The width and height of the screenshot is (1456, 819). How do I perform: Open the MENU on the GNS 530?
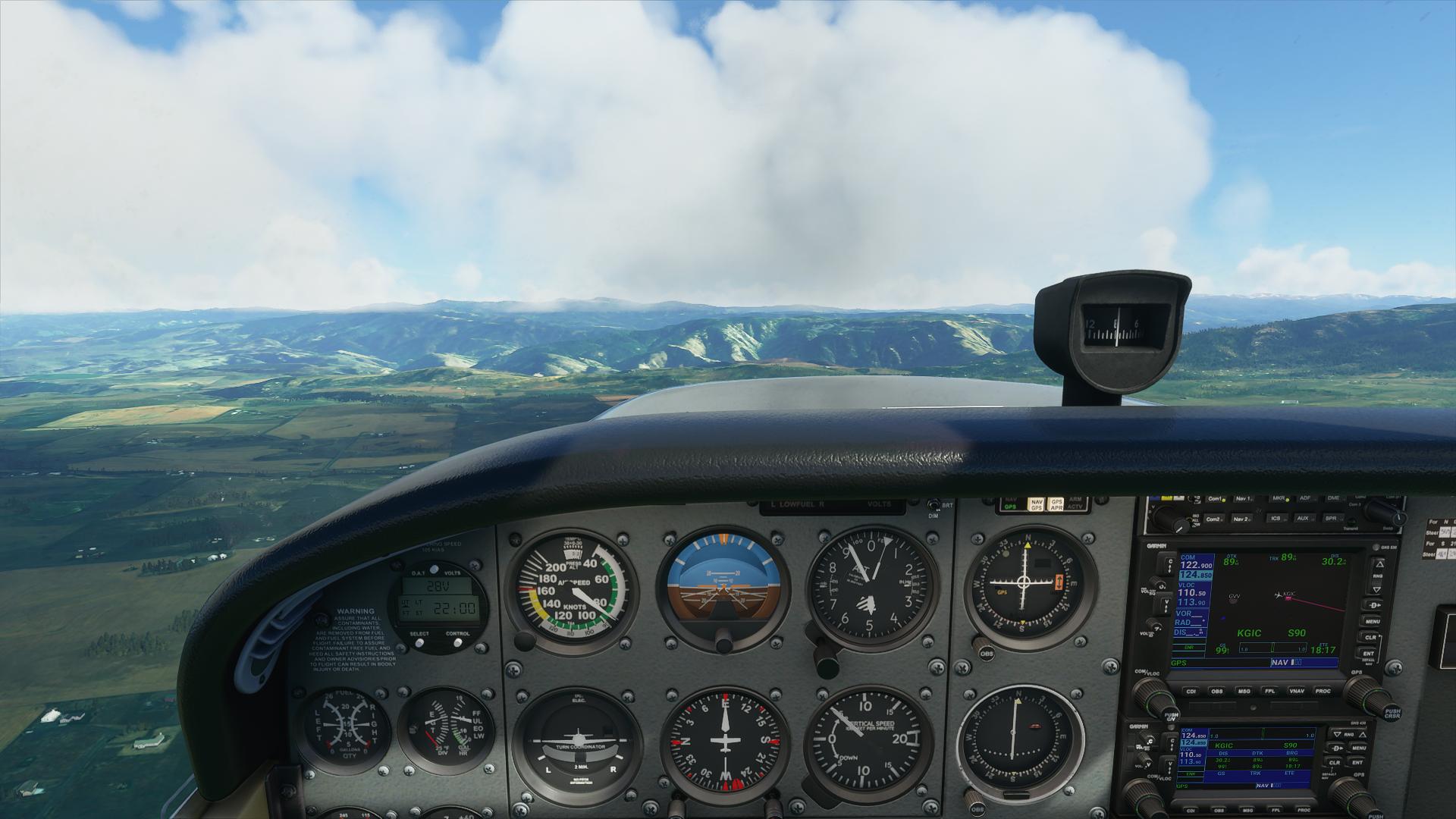click(x=1371, y=621)
